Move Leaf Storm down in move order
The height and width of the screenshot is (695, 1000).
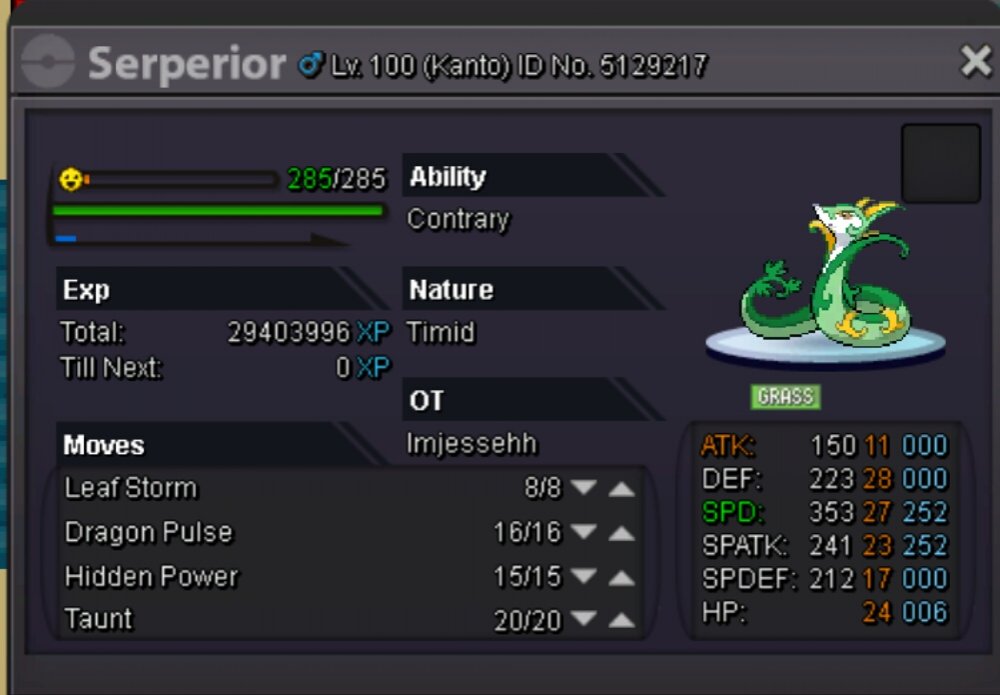pyautogui.click(x=584, y=488)
